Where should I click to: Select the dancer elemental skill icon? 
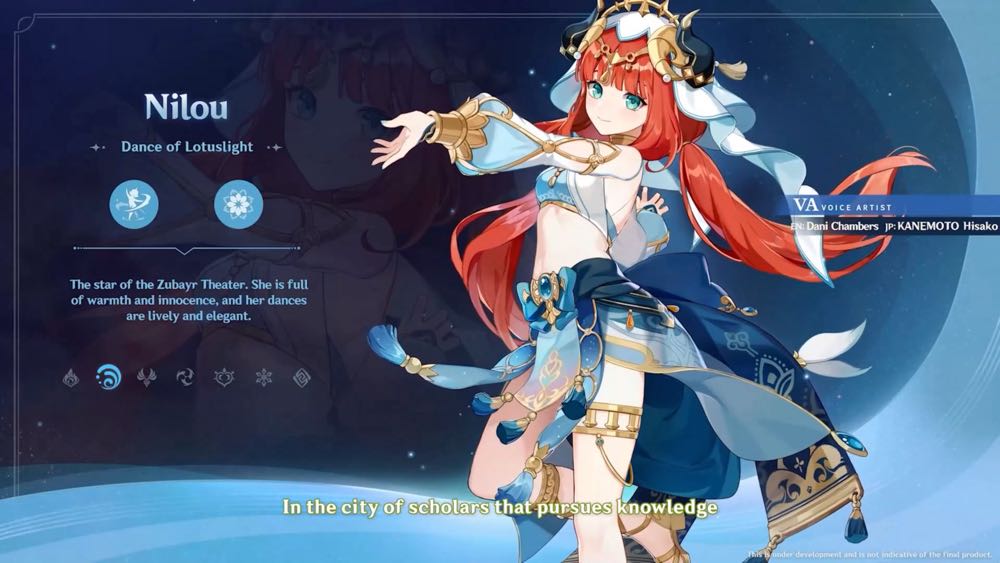point(134,205)
